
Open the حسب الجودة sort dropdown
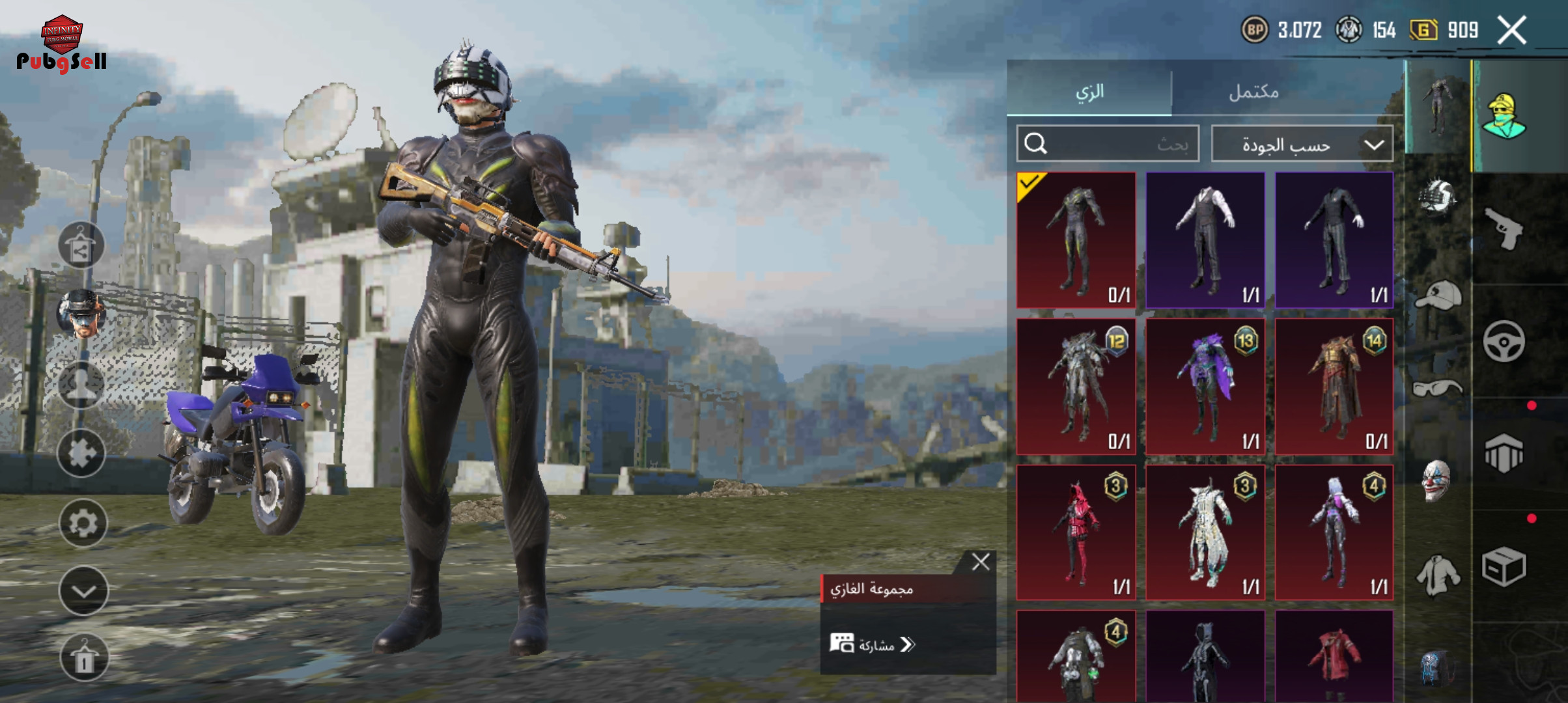tap(1302, 144)
